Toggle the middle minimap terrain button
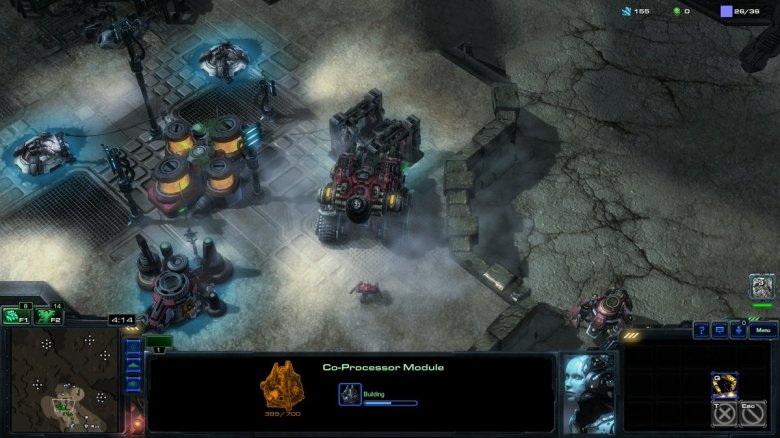The width and height of the screenshot is (780, 438). click(133, 364)
